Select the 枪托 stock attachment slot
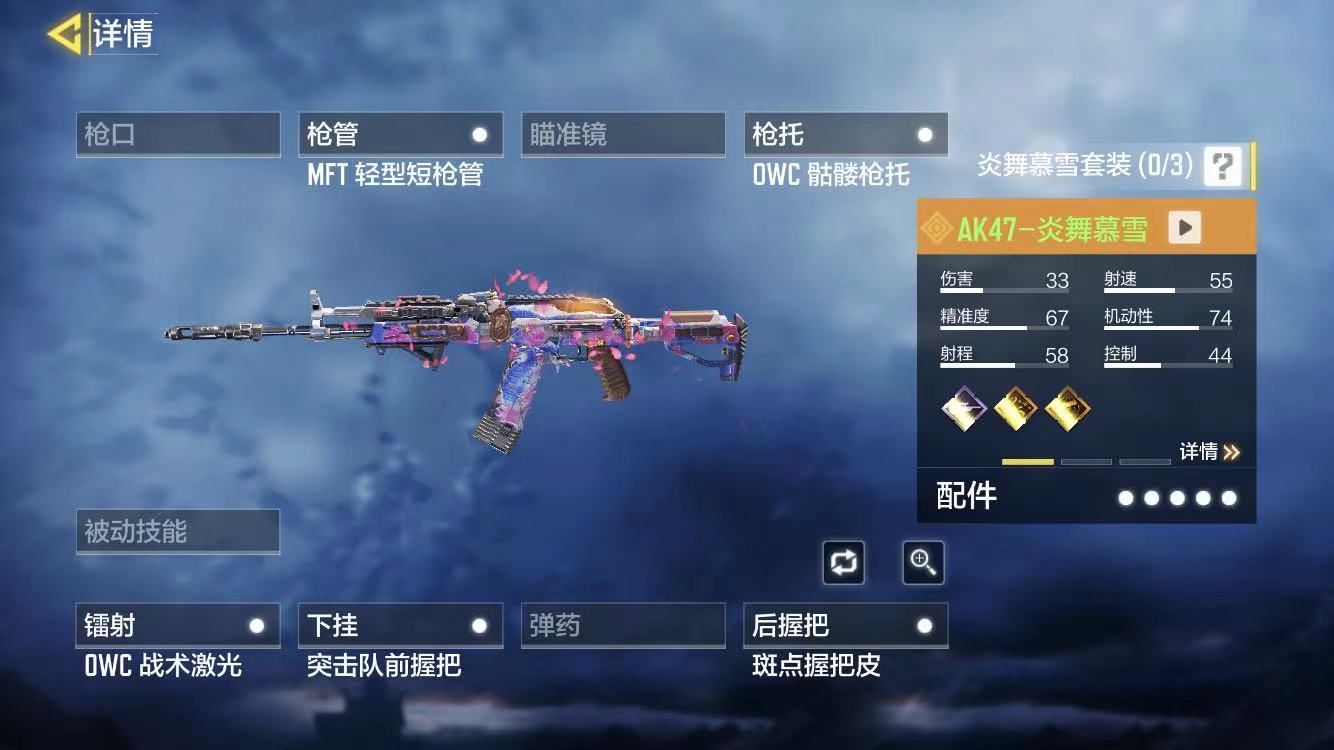 coord(845,135)
